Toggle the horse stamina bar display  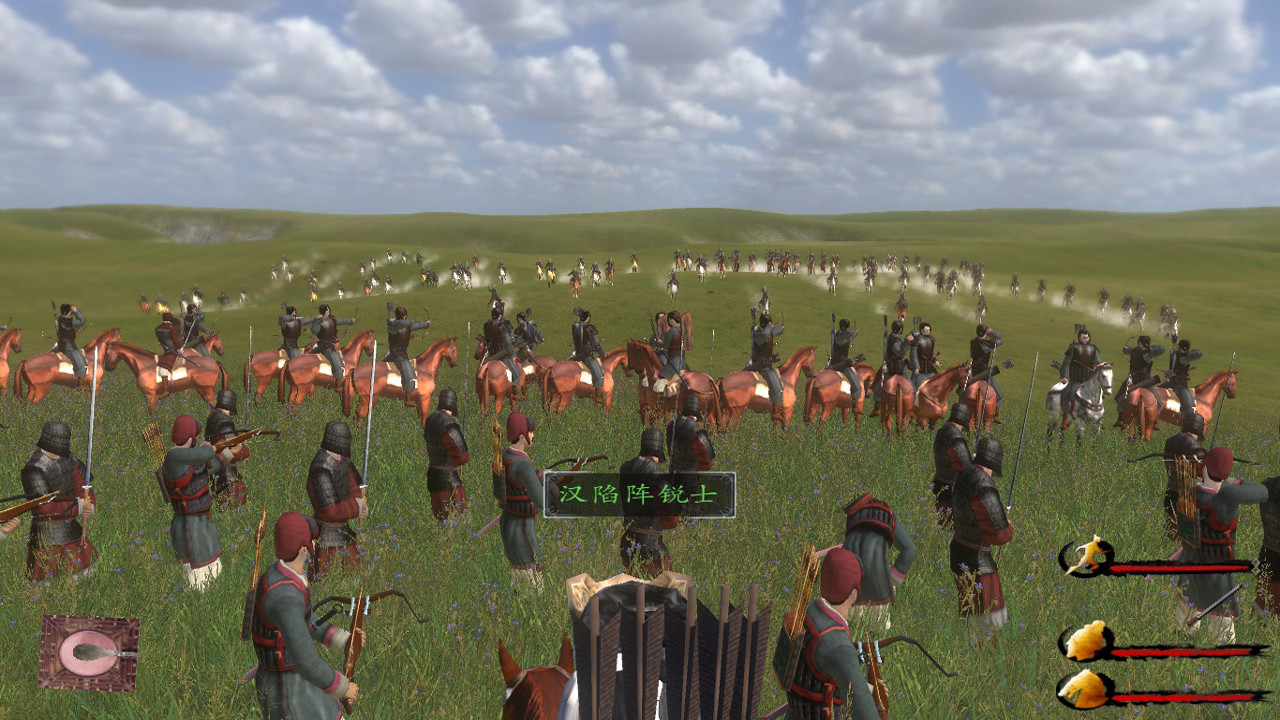[x=1182, y=696]
